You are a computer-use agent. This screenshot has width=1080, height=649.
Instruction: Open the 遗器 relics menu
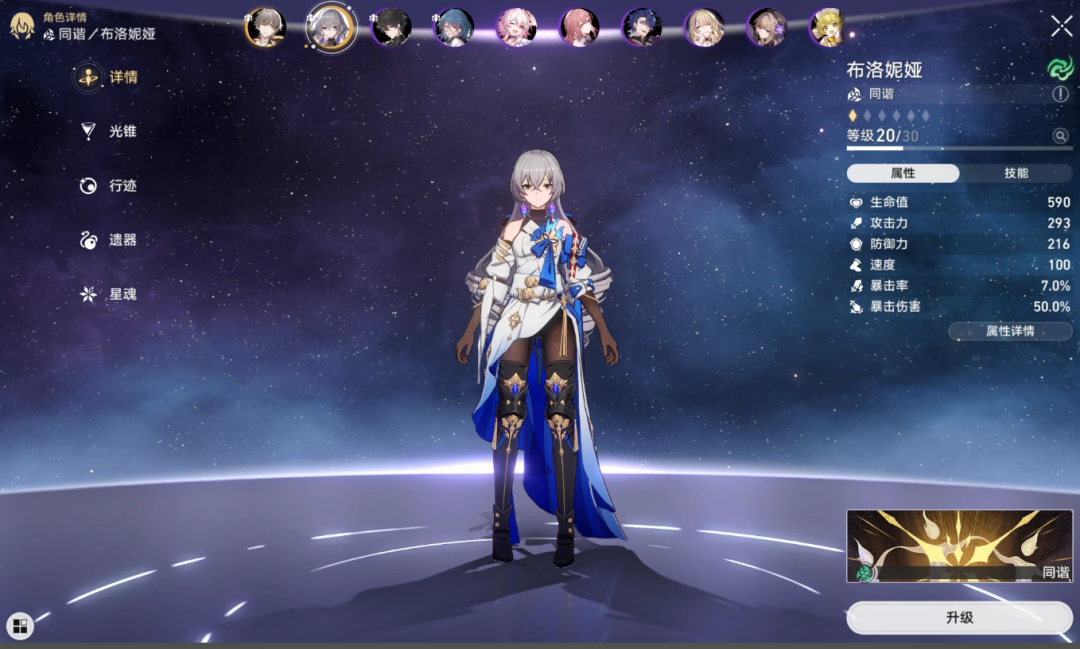pos(110,240)
